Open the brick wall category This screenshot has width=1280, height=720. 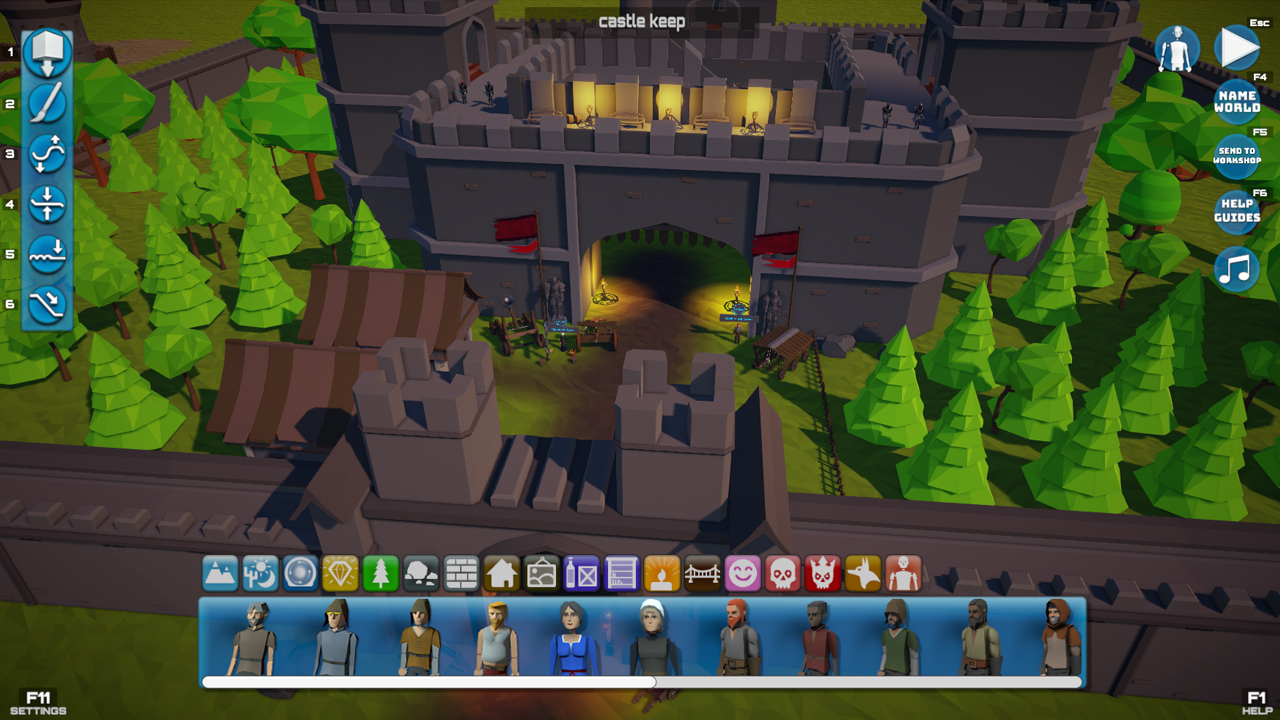coord(461,574)
